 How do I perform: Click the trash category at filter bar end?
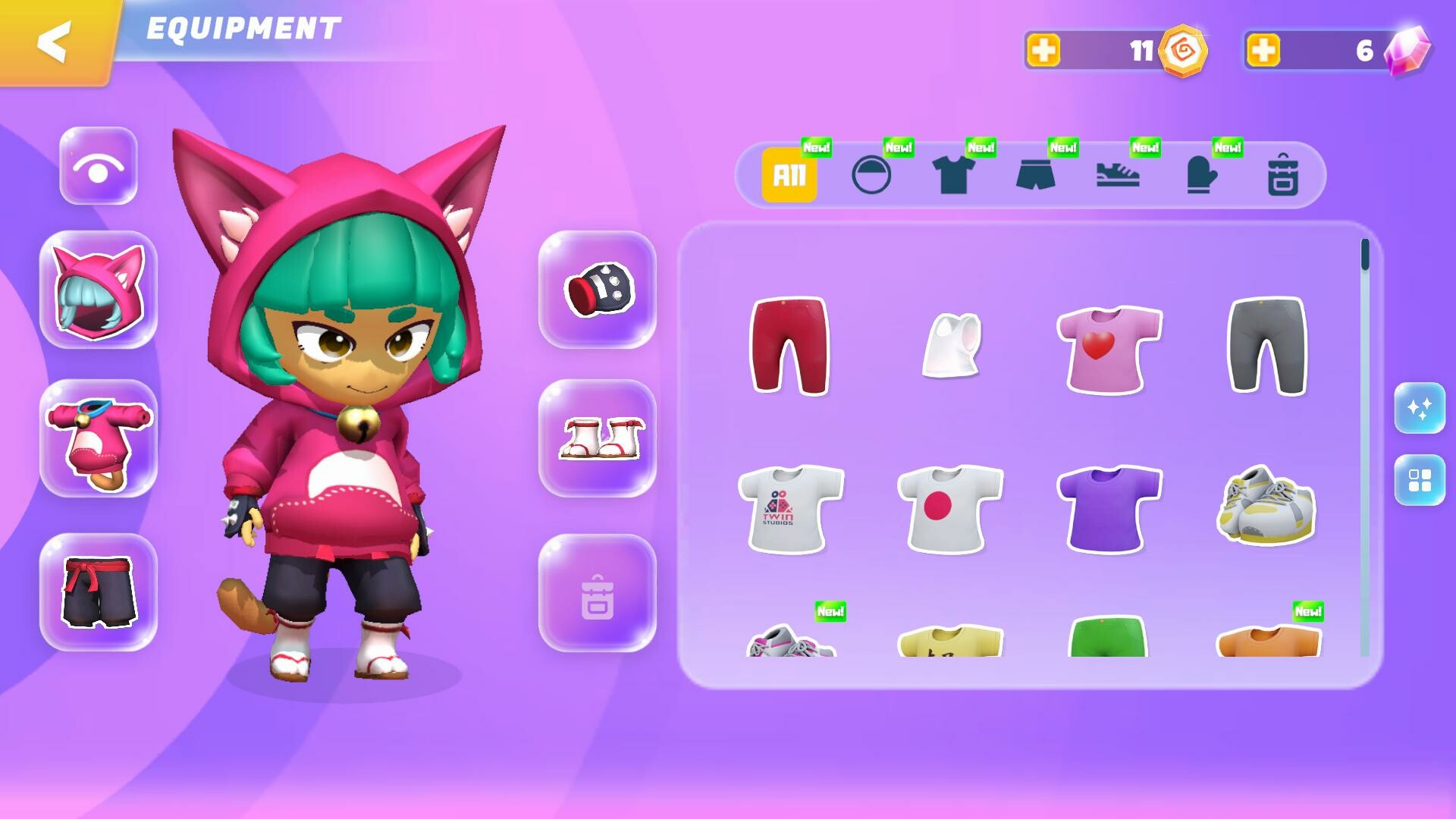click(x=1283, y=176)
